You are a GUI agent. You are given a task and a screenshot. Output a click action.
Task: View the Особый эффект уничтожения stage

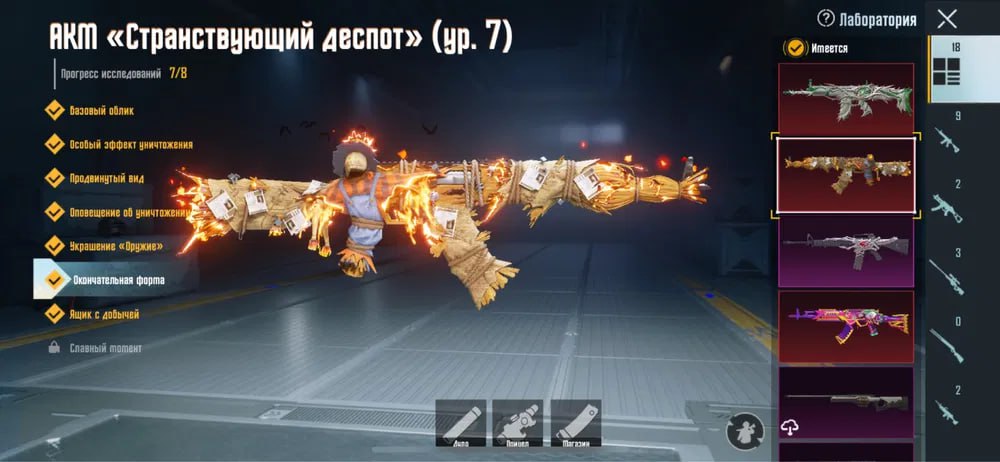click(130, 145)
